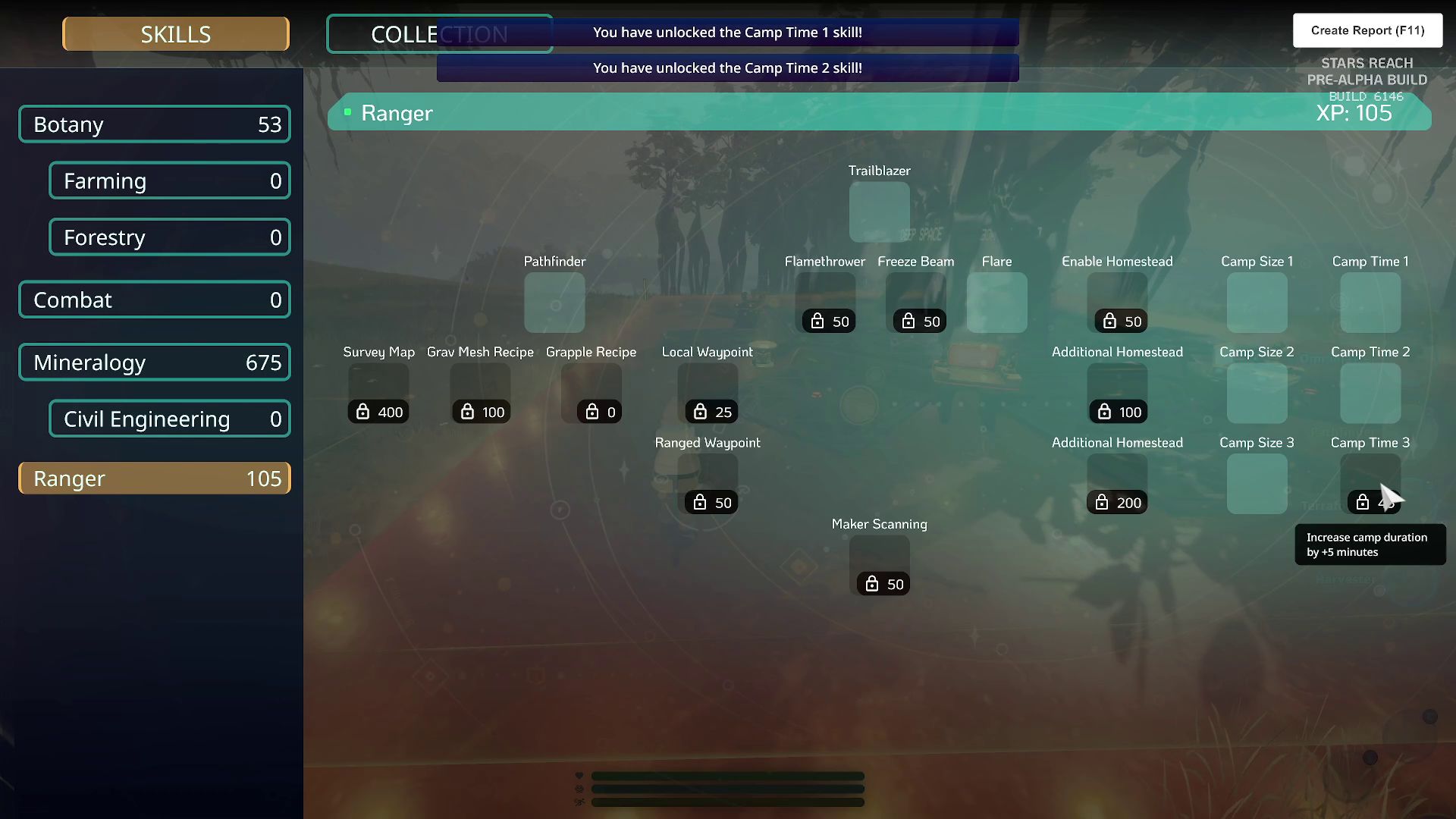
Task: Click the Trailblazer skill node
Action: 879,212
